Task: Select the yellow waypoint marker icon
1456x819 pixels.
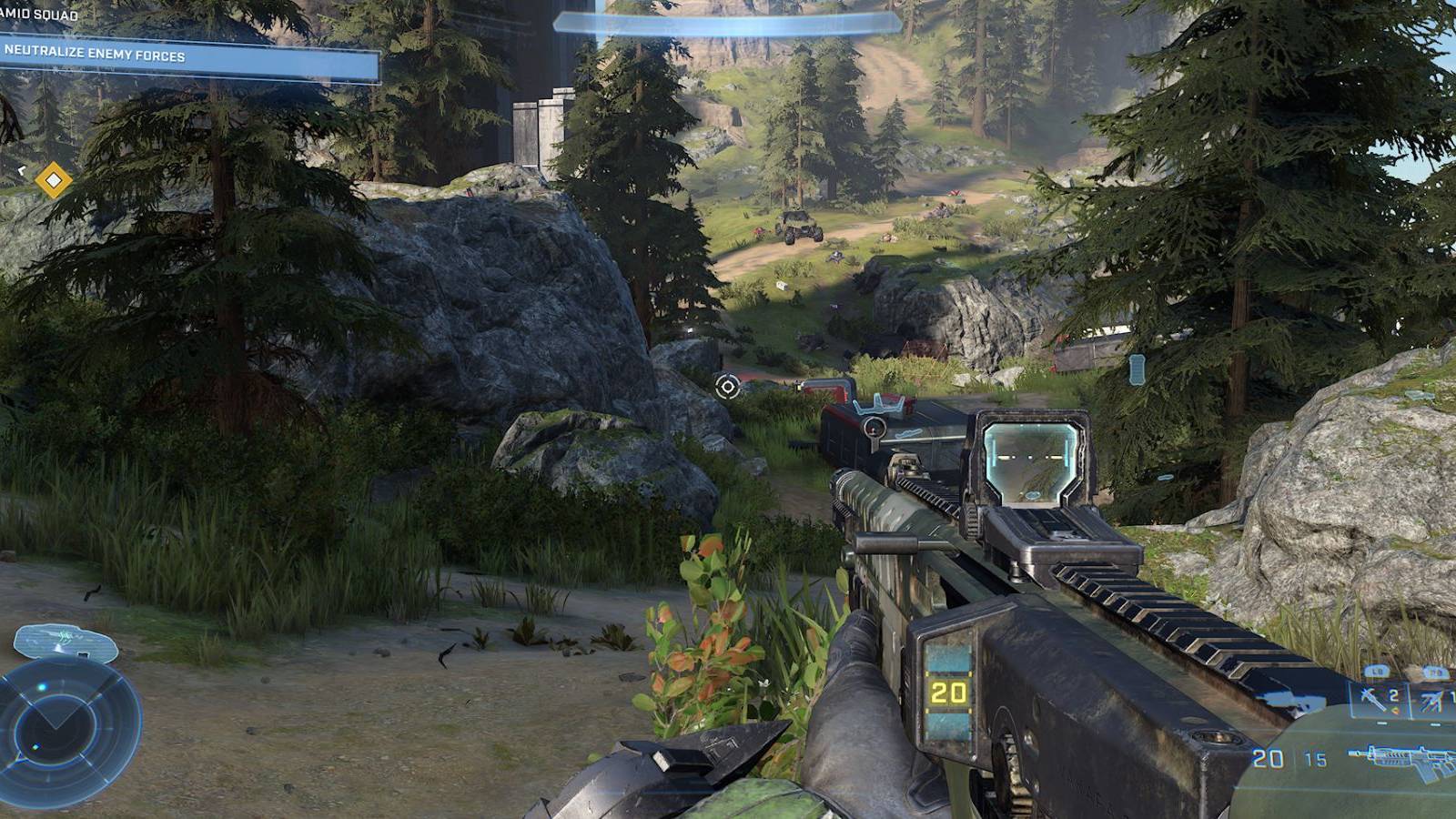Action: 55,180
